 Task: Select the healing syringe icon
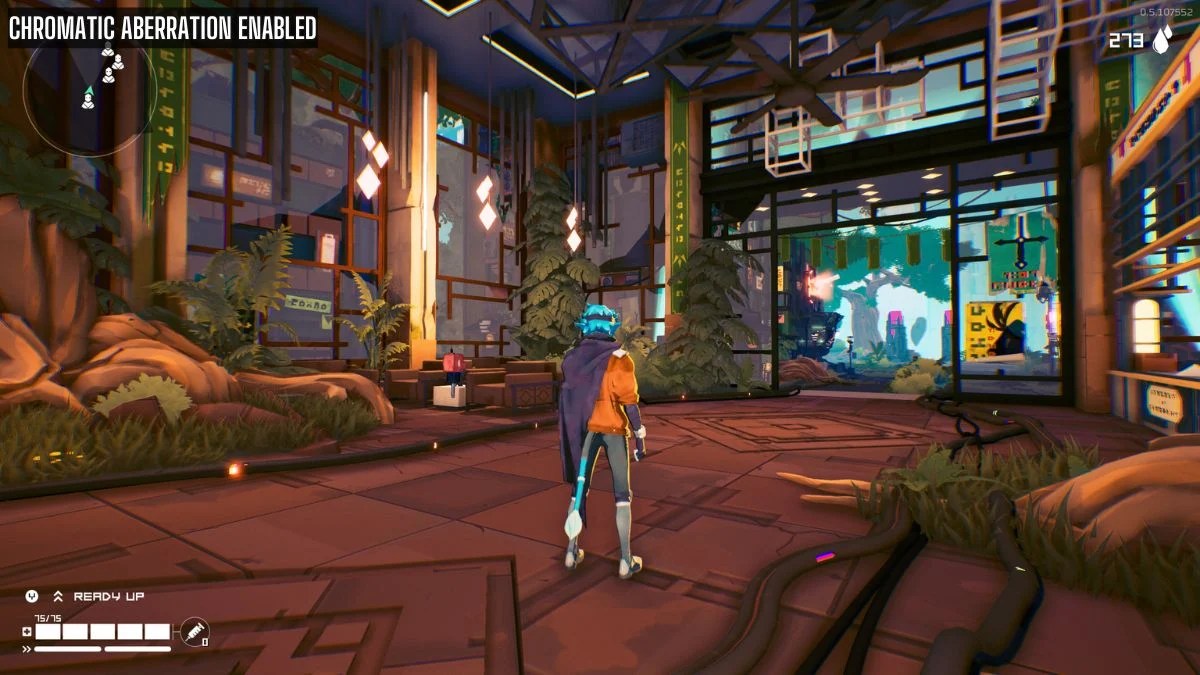(x=194, y=631)
